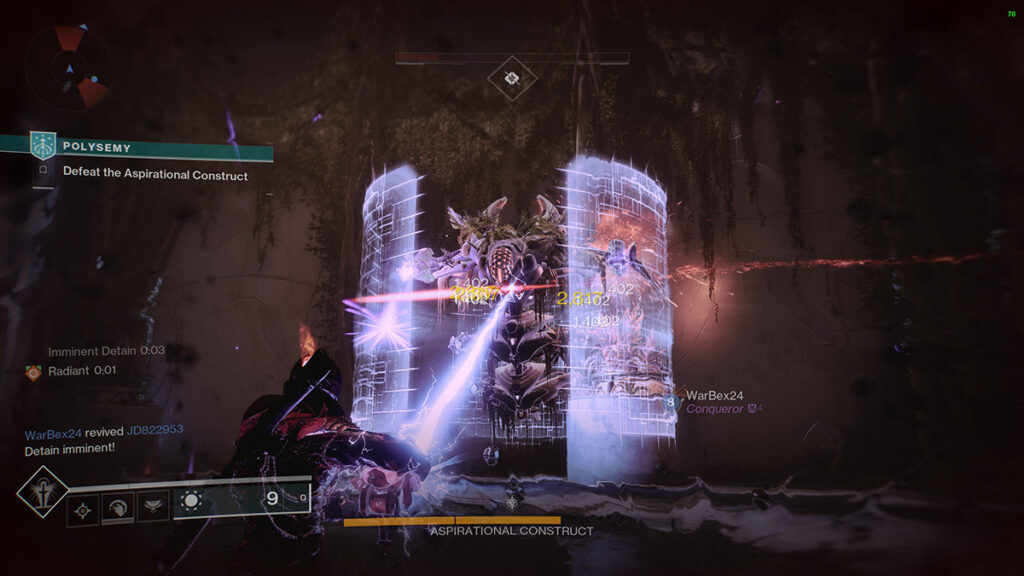Click the Polysemy shield emblem
The width and height of the screenshot is (1024, 576).
(x=44, y=146)
